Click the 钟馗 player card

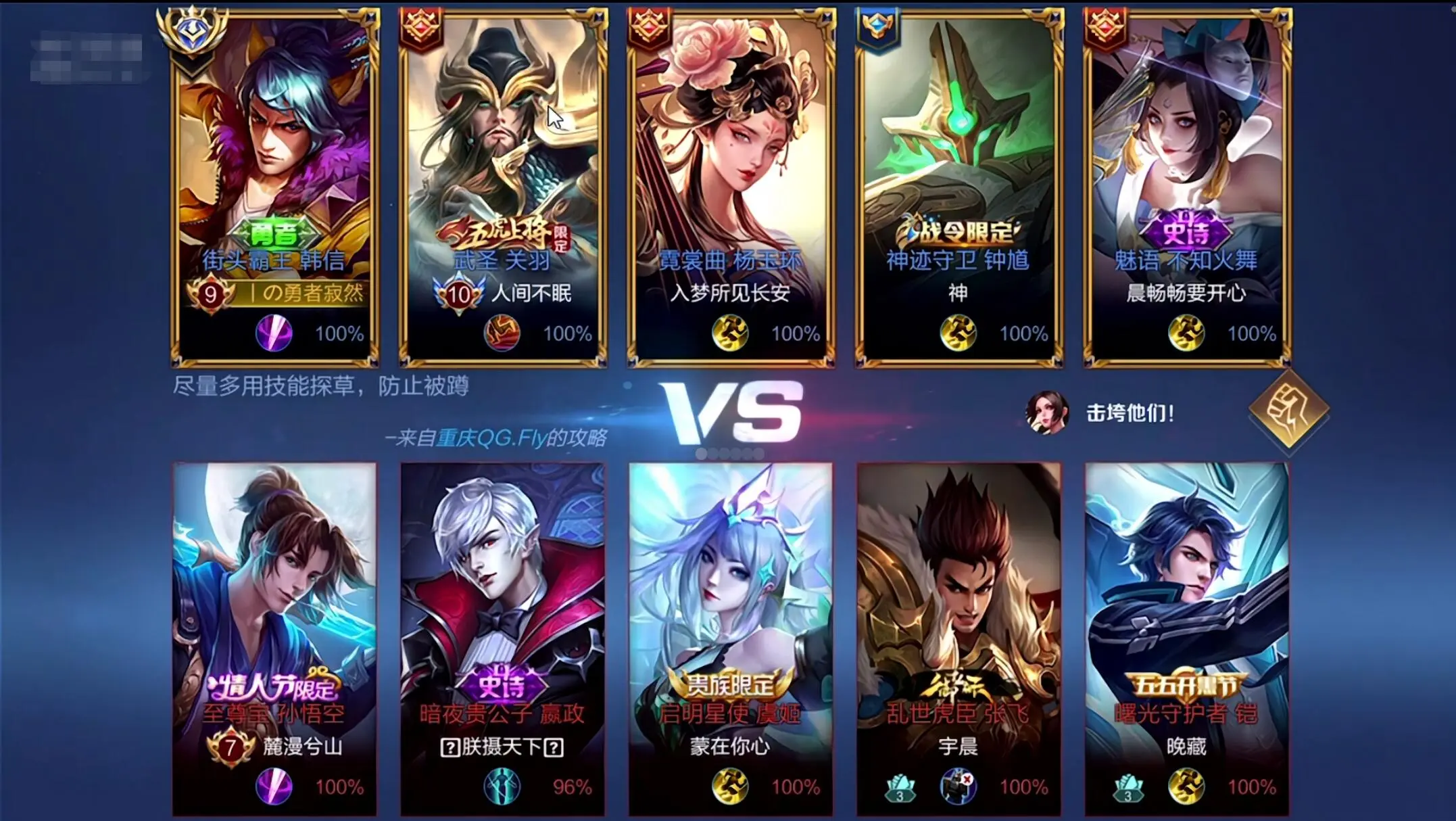pyautogui.click(x=958, y=186)
